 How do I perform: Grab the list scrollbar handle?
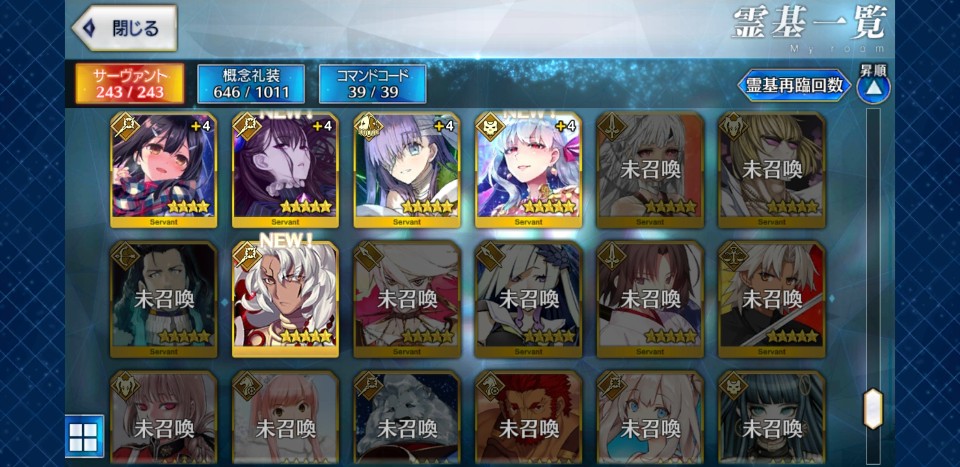[873, 408]
